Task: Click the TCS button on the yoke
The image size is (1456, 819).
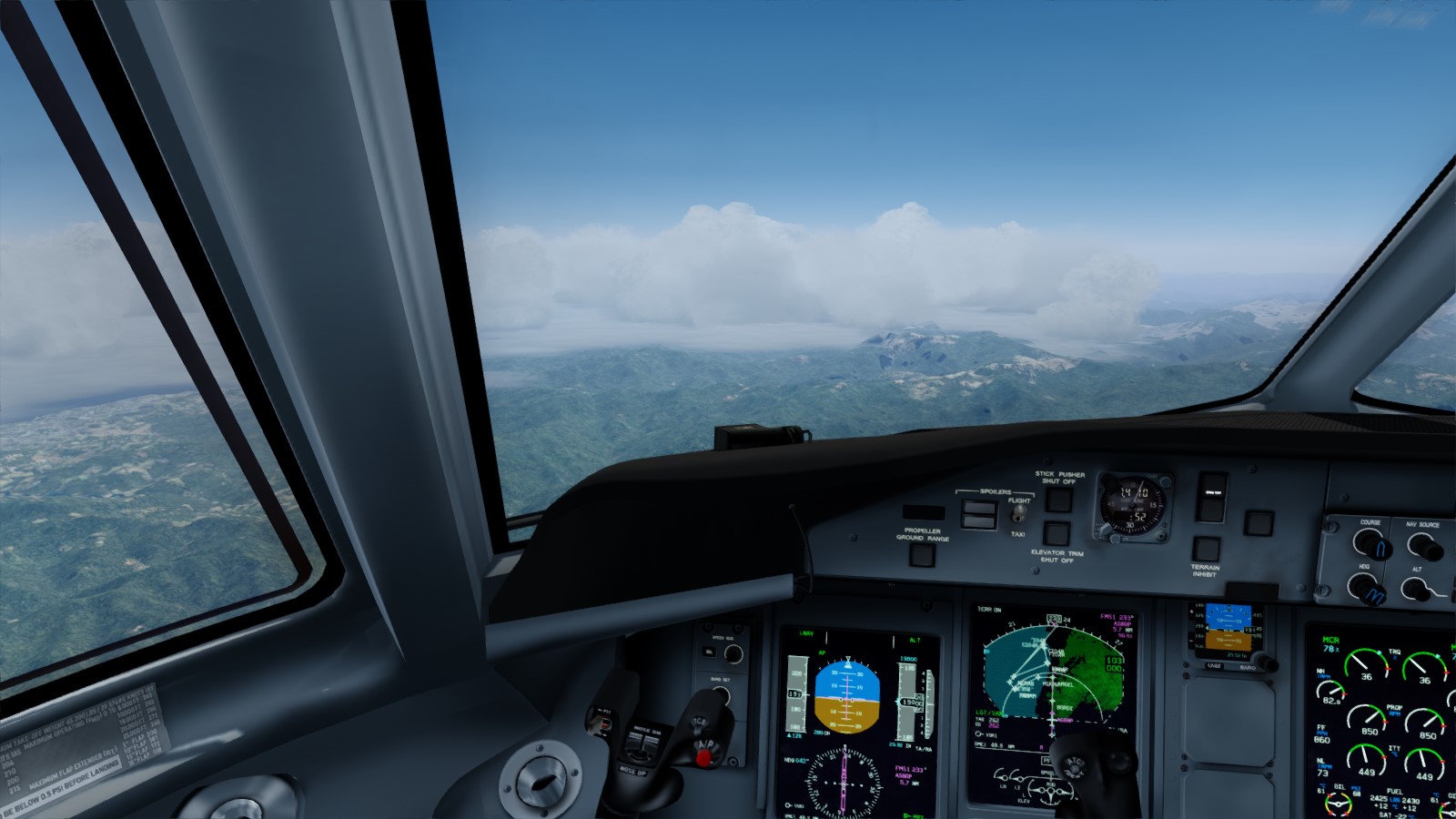Action: point(700,722)
